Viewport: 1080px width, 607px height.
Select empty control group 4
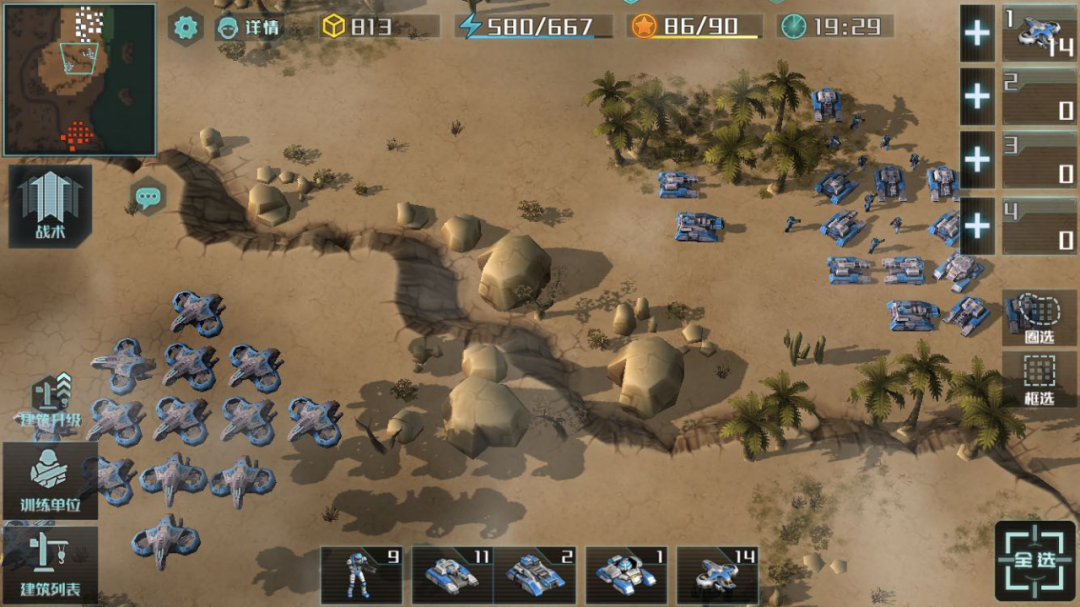click(1039, 225)
